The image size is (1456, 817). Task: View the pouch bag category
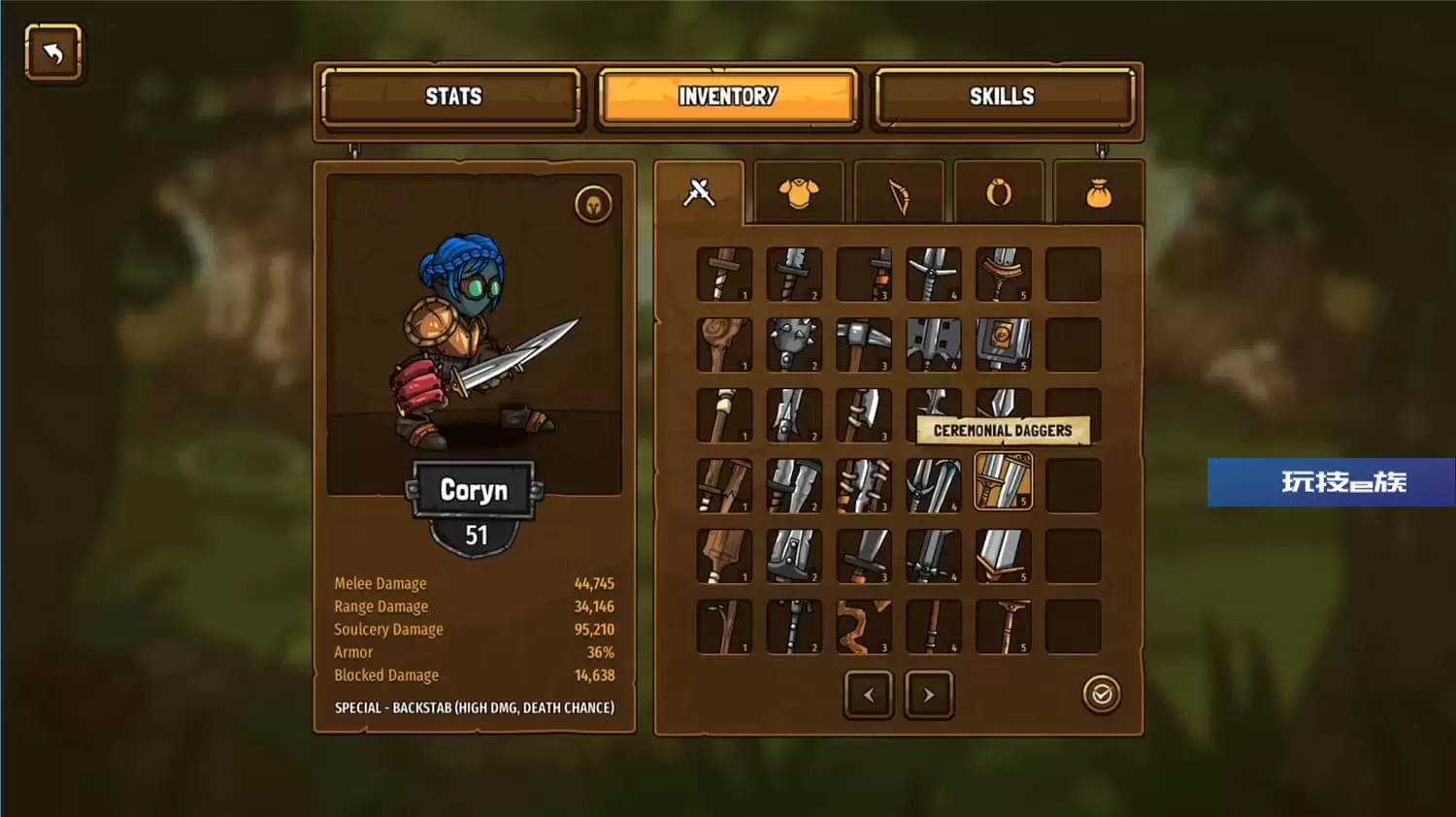(1098, 195)
